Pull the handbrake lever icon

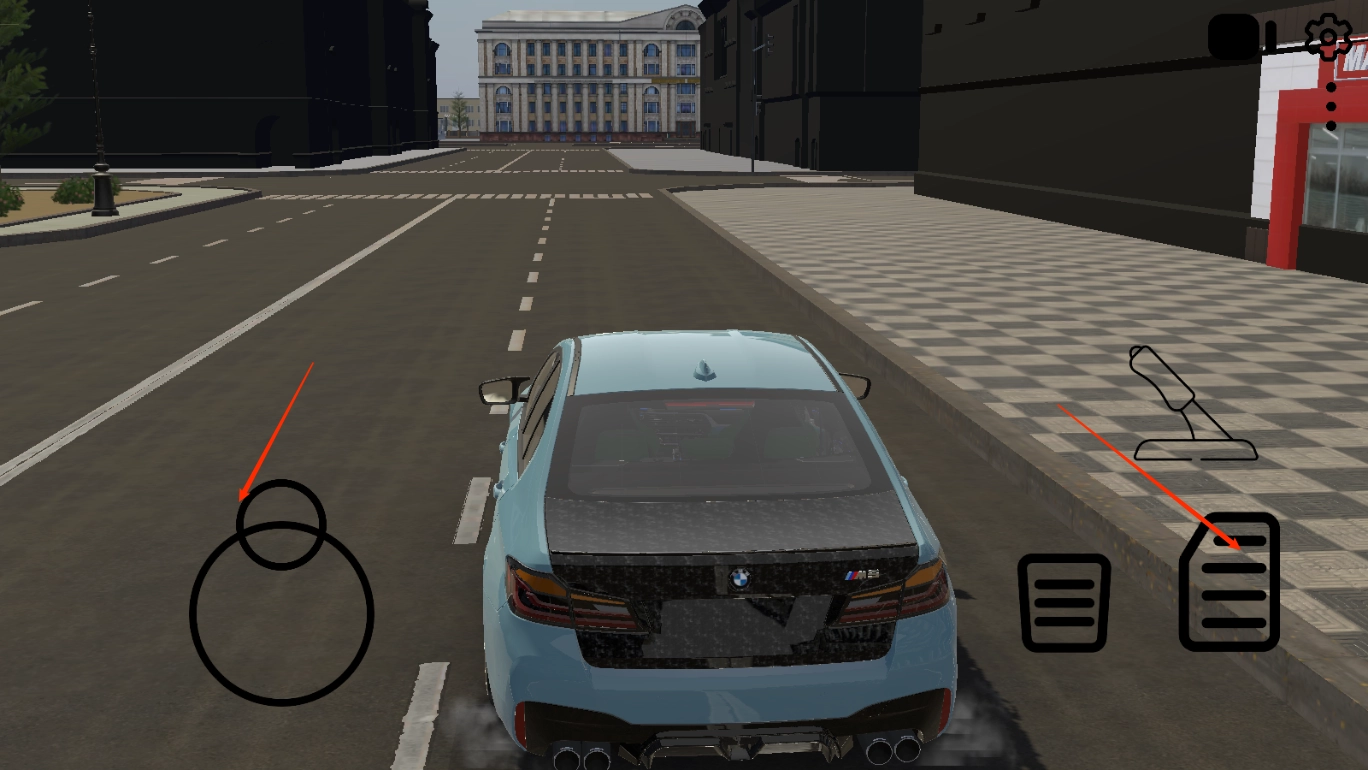point(1189,405)
